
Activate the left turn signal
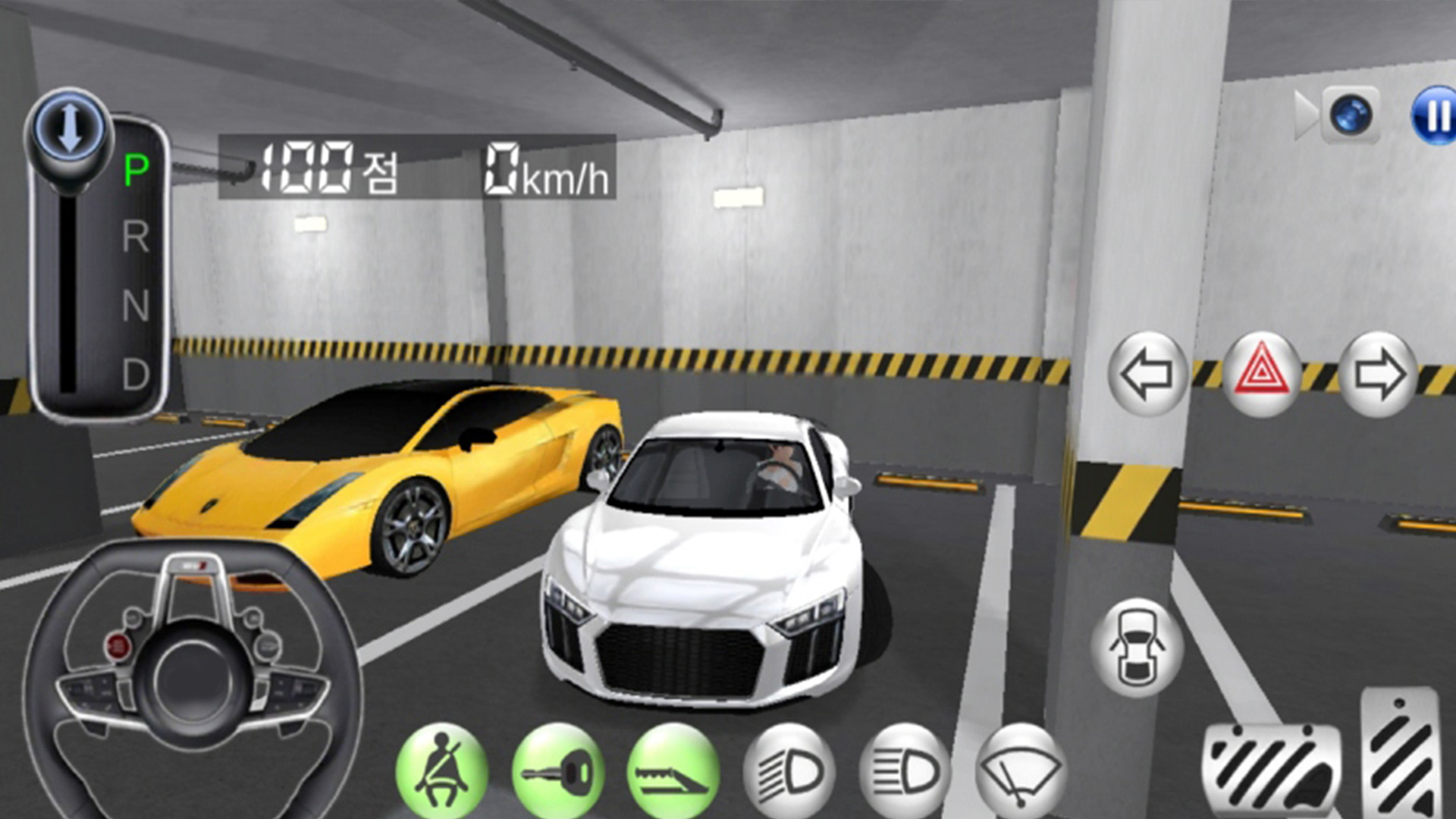1147,374
